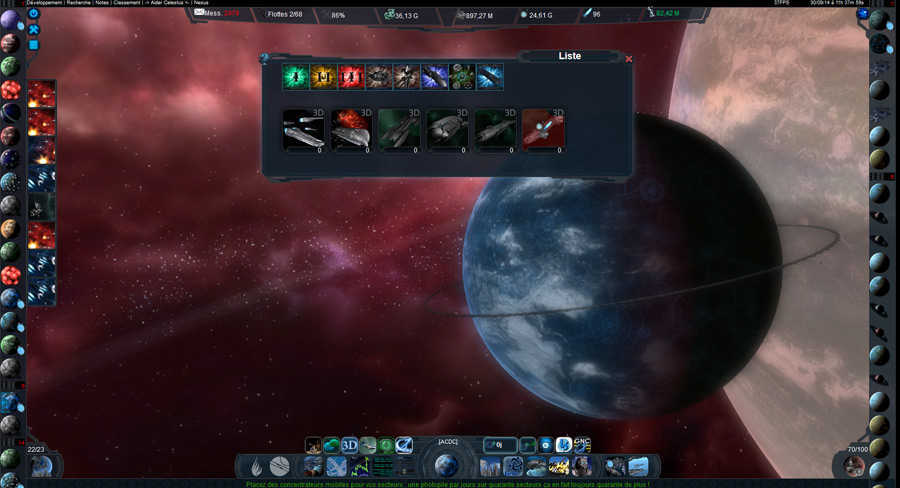The height and width of the screenshot is (488, 900).
Task: Toggle the 3D view button
Action: [349, 446]
